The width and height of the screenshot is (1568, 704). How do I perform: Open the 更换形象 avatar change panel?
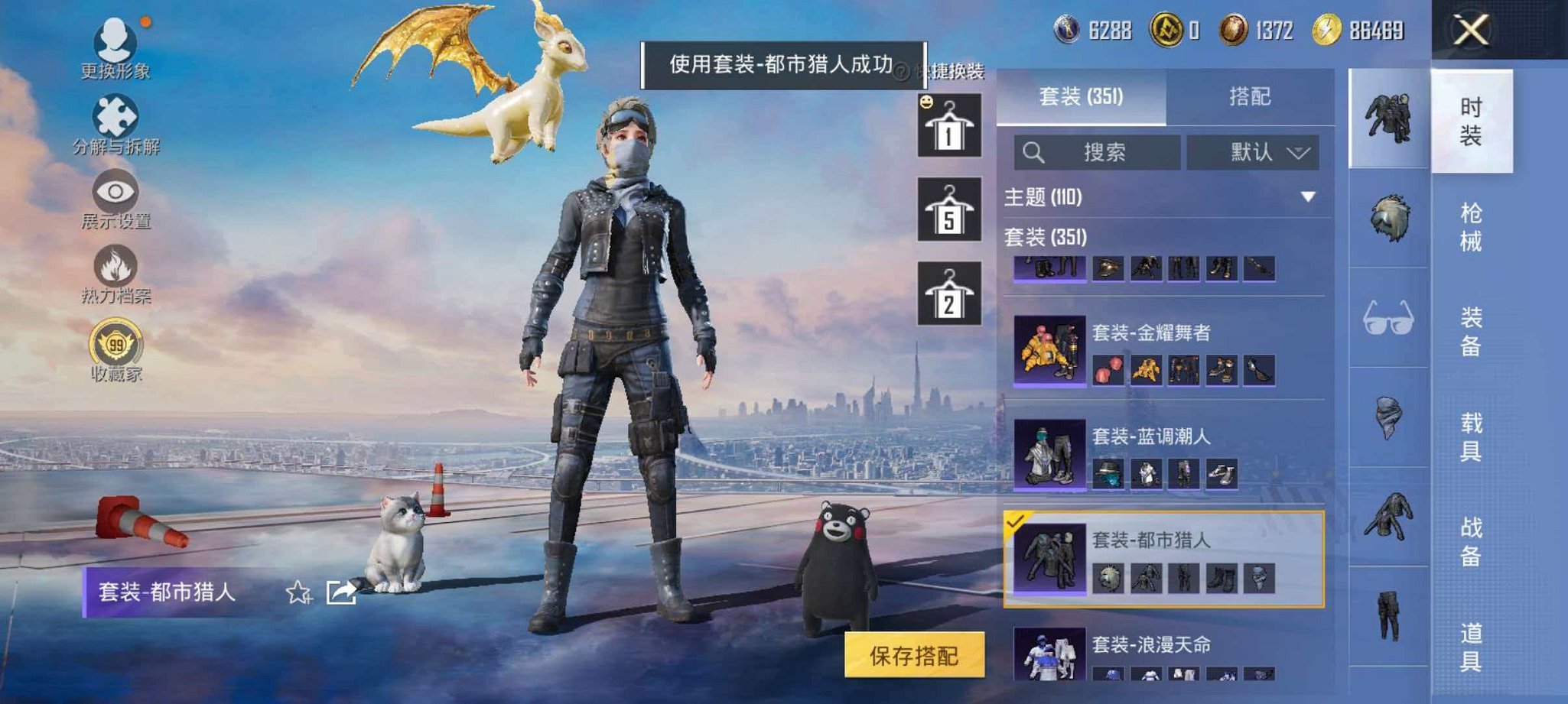click(113, 47)
